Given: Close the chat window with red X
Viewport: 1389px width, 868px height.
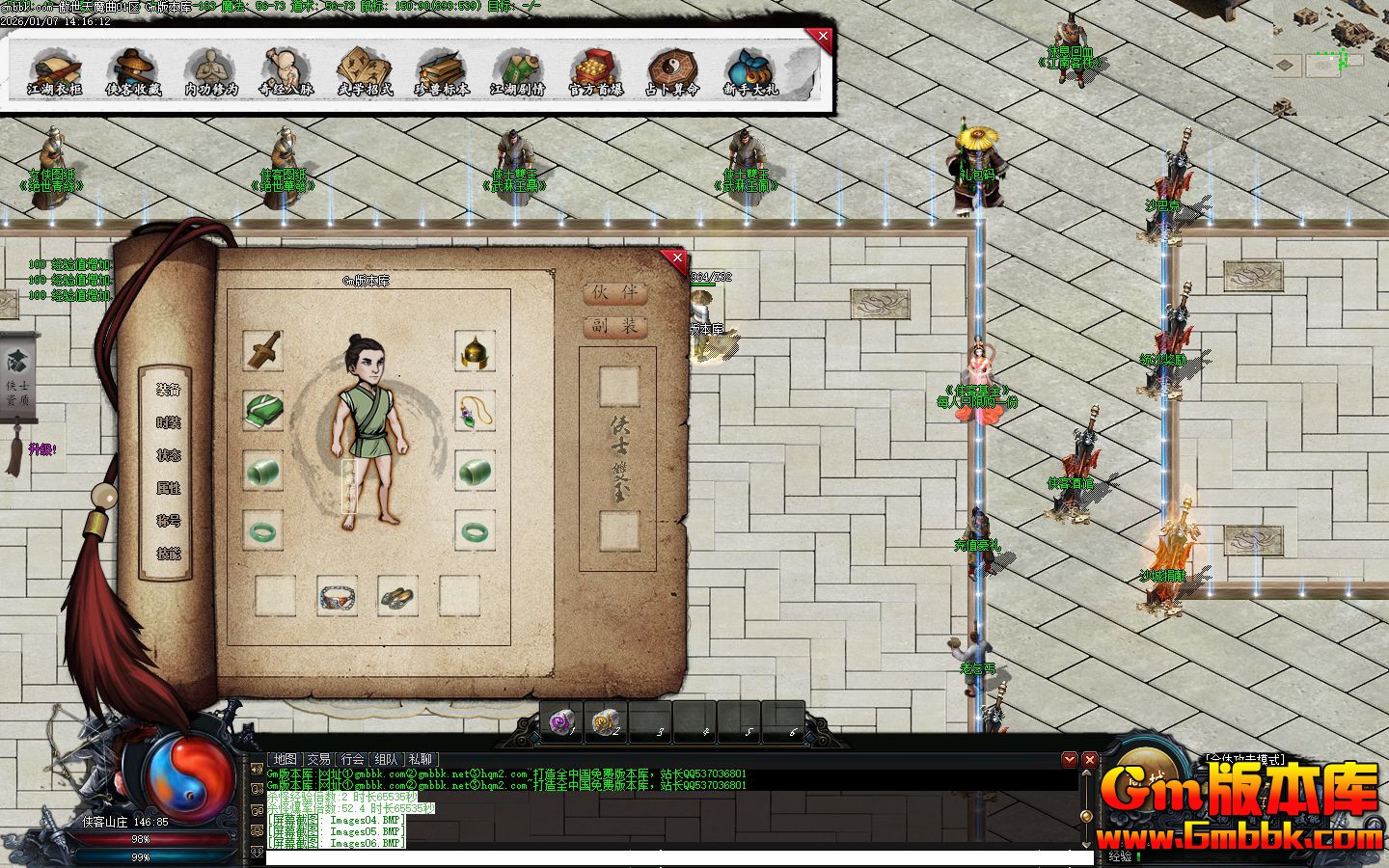Looking at the screenshot, I should (1089, 760).
